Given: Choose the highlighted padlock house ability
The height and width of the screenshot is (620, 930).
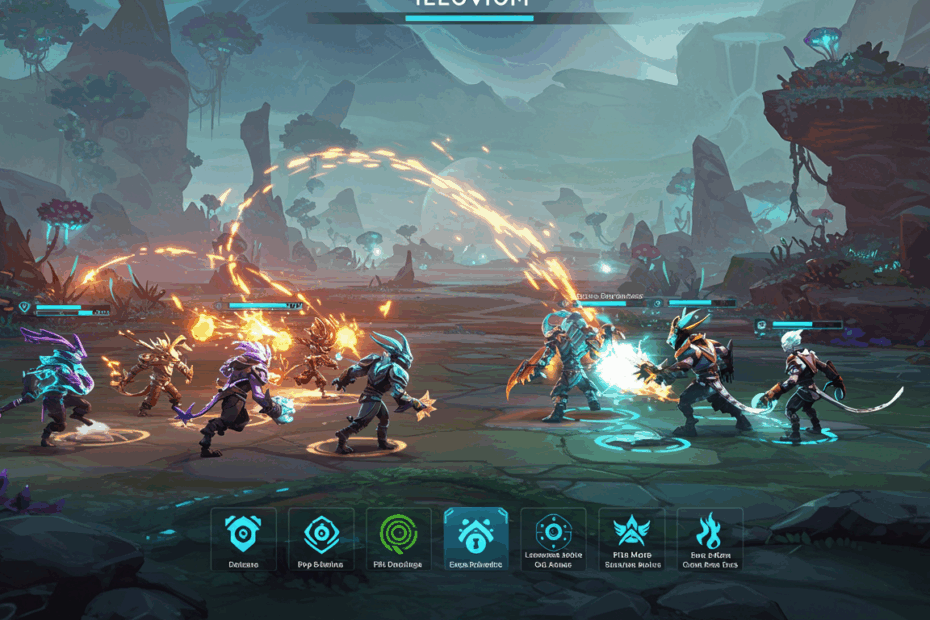Looking at the screenshot, I should coord(476,536).
